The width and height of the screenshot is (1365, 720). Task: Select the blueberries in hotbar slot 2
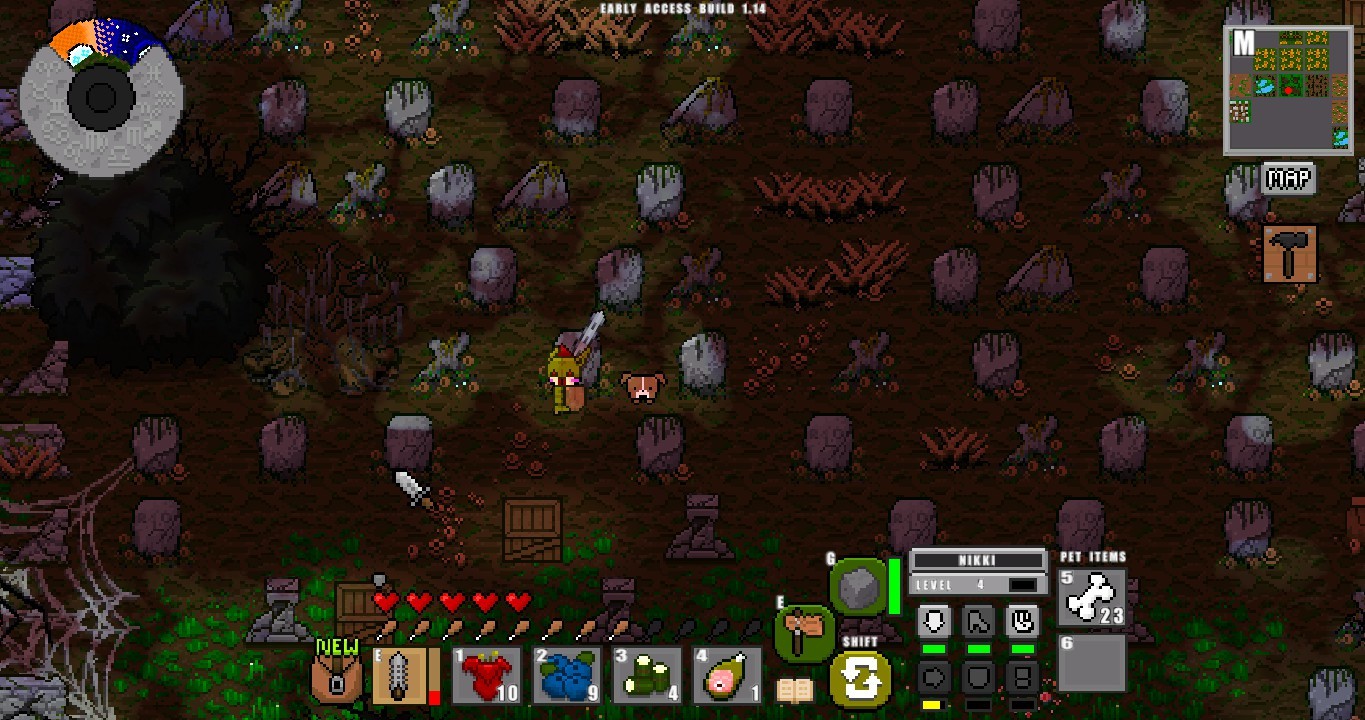566,675
